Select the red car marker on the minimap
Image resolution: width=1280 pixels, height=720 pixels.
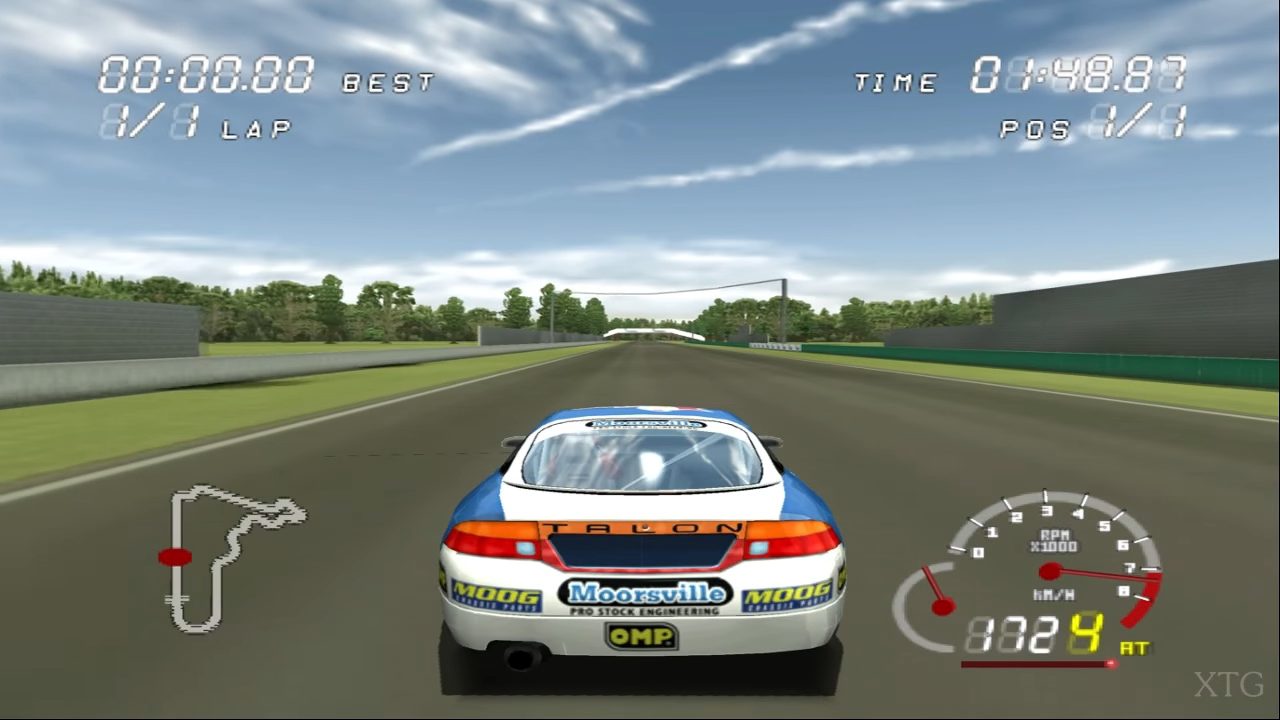click(x=175, y=556)
